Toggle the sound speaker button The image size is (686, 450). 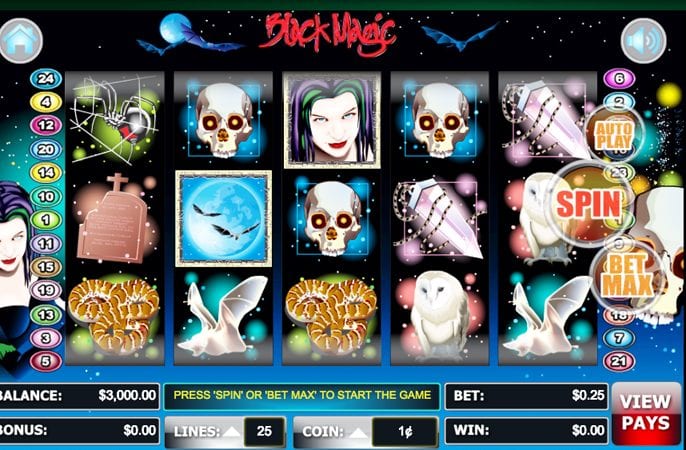(643, 41)
